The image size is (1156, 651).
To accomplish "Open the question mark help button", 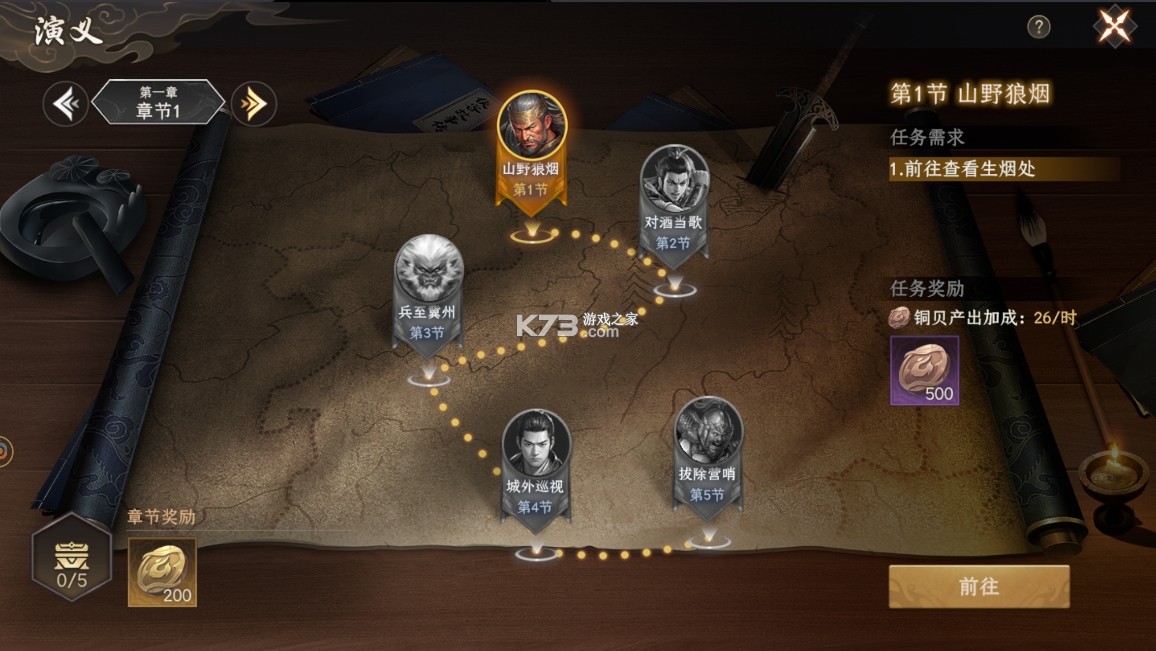I will (x=1039, y=27).
